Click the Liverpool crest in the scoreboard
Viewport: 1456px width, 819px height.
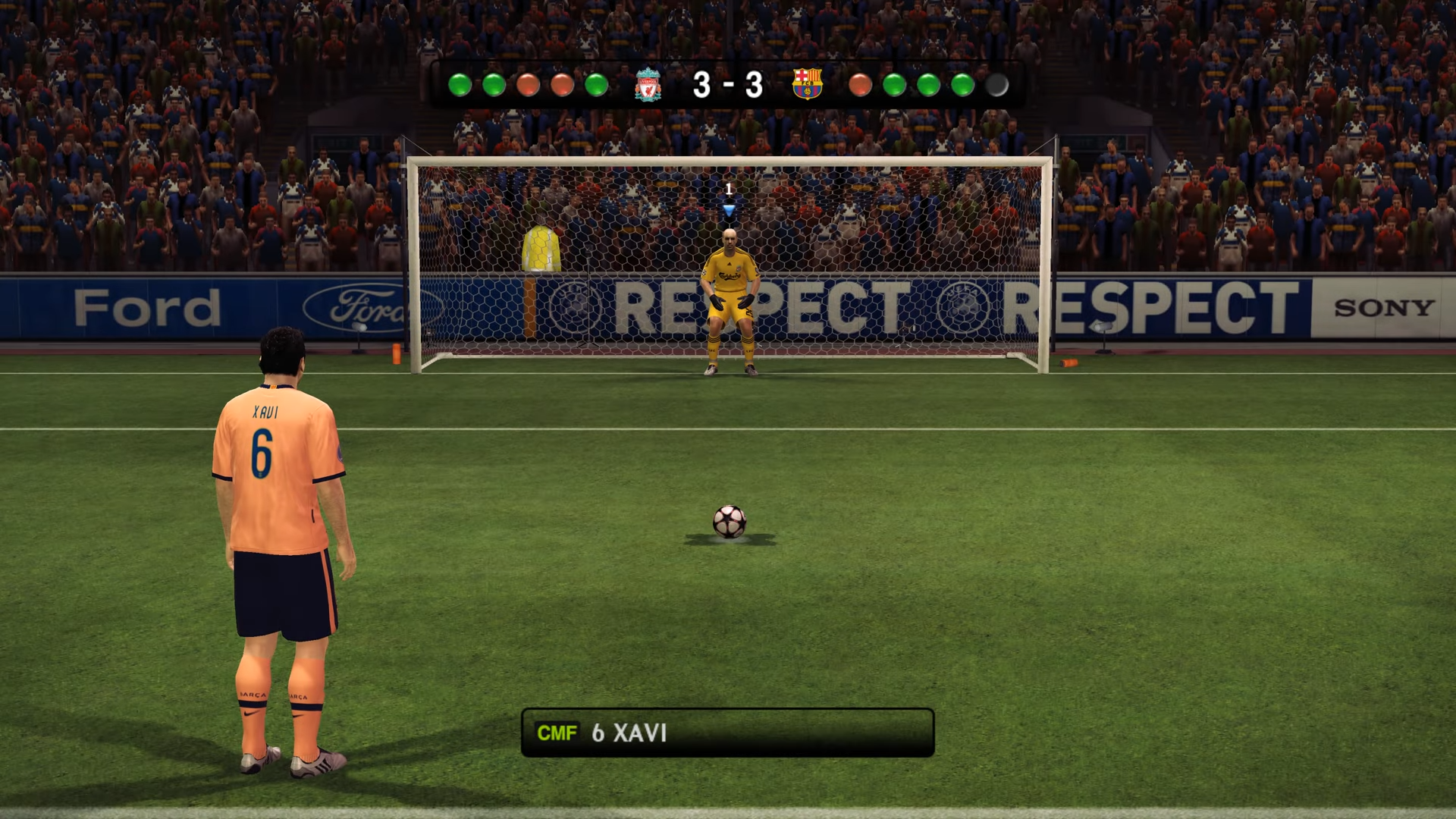[648, 84]
